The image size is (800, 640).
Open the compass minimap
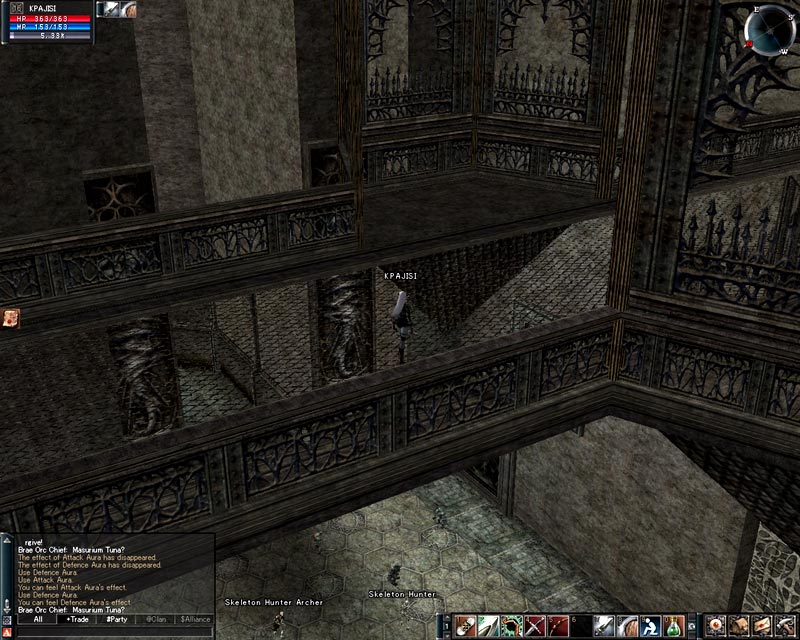[x=771, y=30]
